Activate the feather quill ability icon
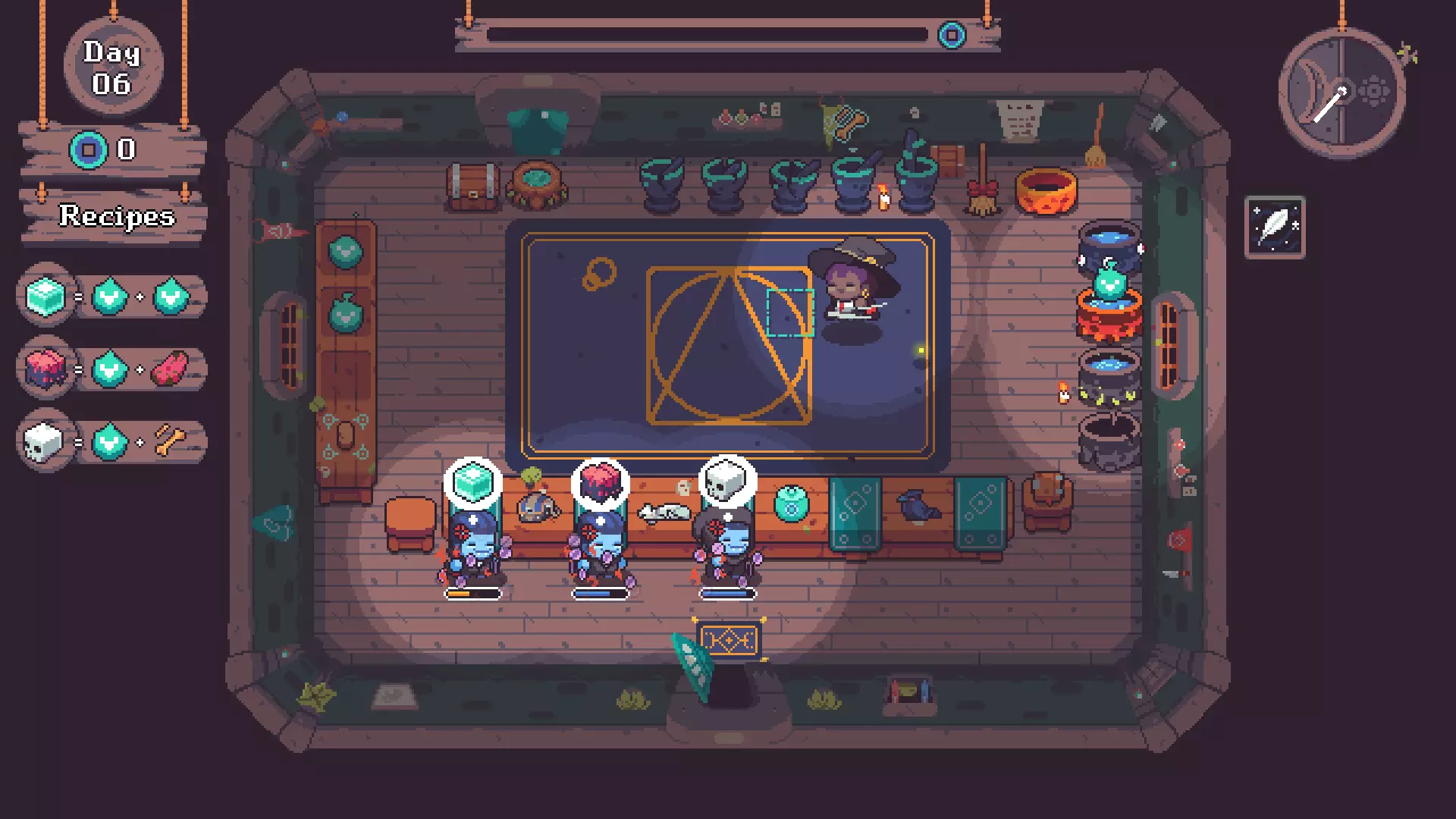Image resolution: width=1456 pixels, height=819 pixels. (1275, 227)
